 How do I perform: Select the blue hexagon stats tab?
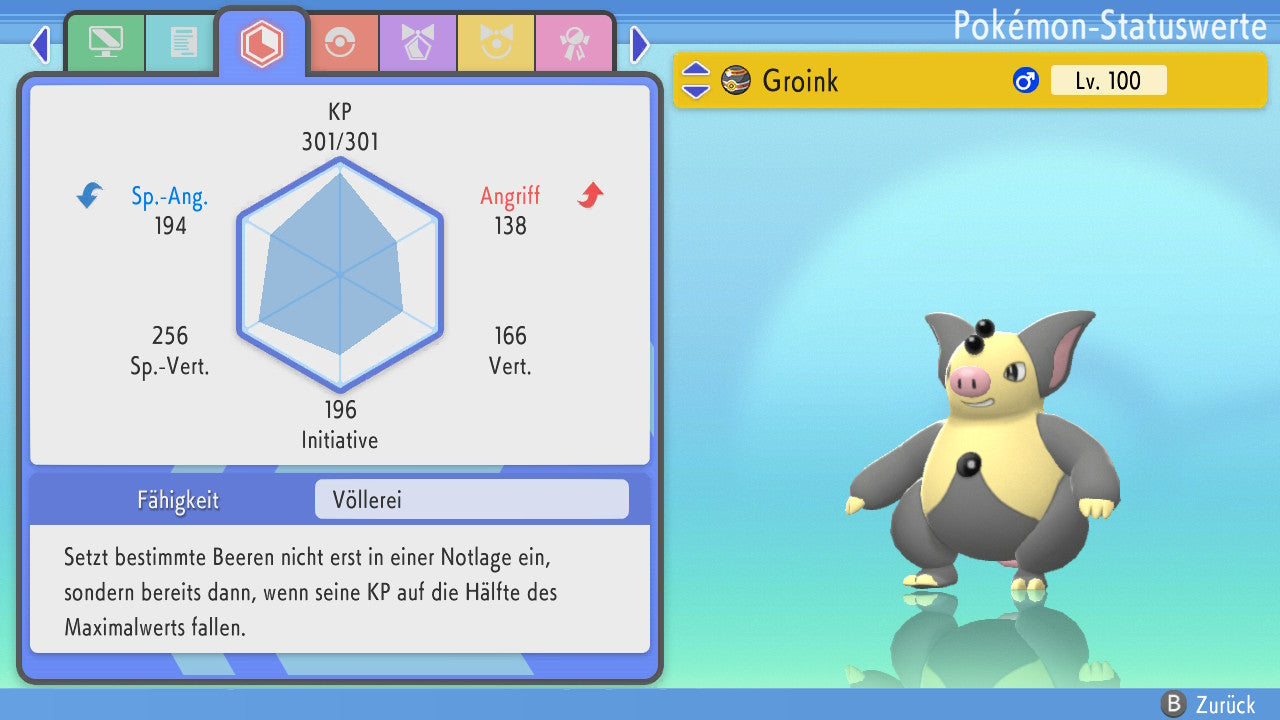(x=262, y=44)
